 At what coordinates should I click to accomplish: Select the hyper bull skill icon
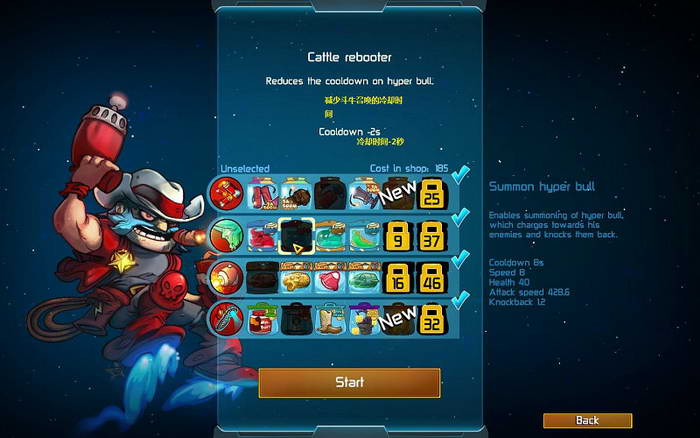click(226, 236)
